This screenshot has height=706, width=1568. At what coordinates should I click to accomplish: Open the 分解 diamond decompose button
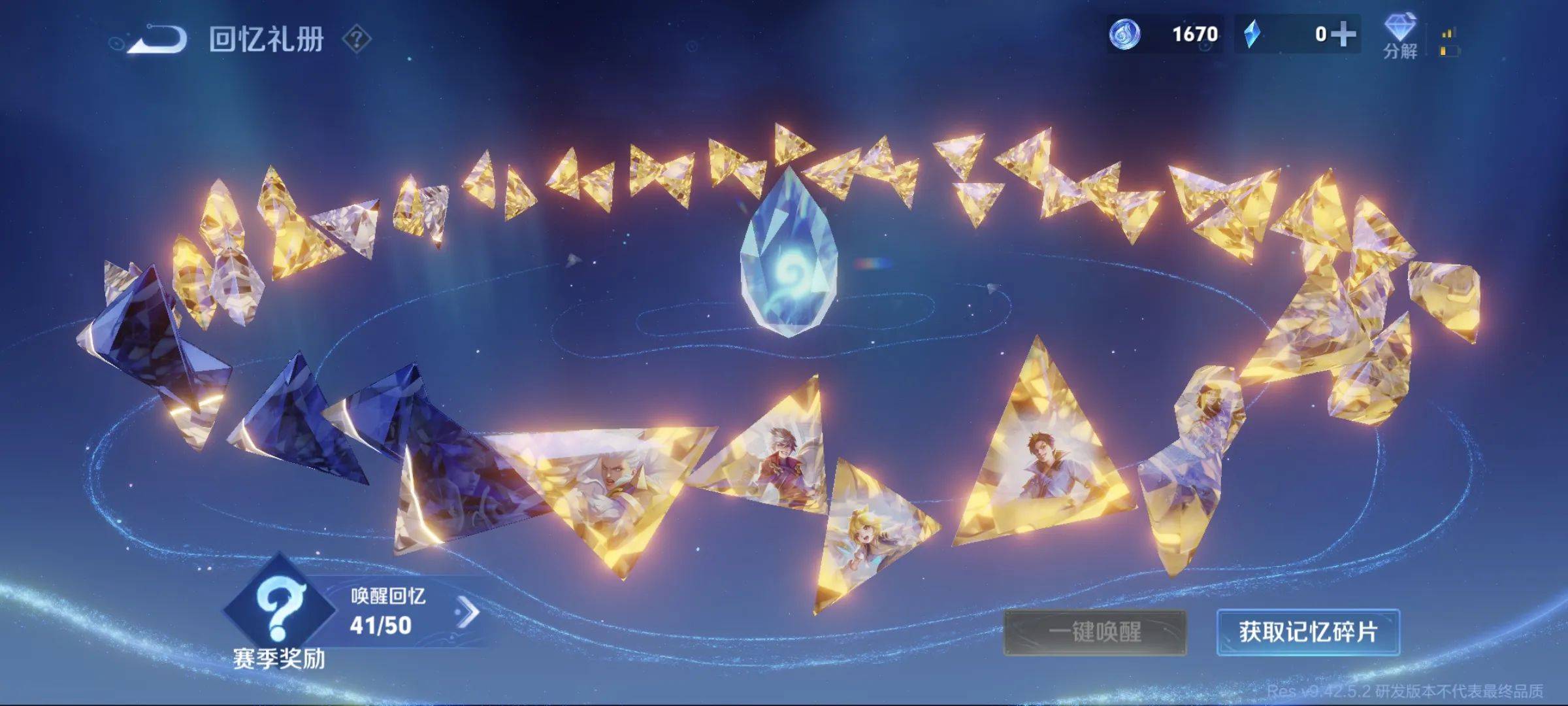coord(1399,36)
